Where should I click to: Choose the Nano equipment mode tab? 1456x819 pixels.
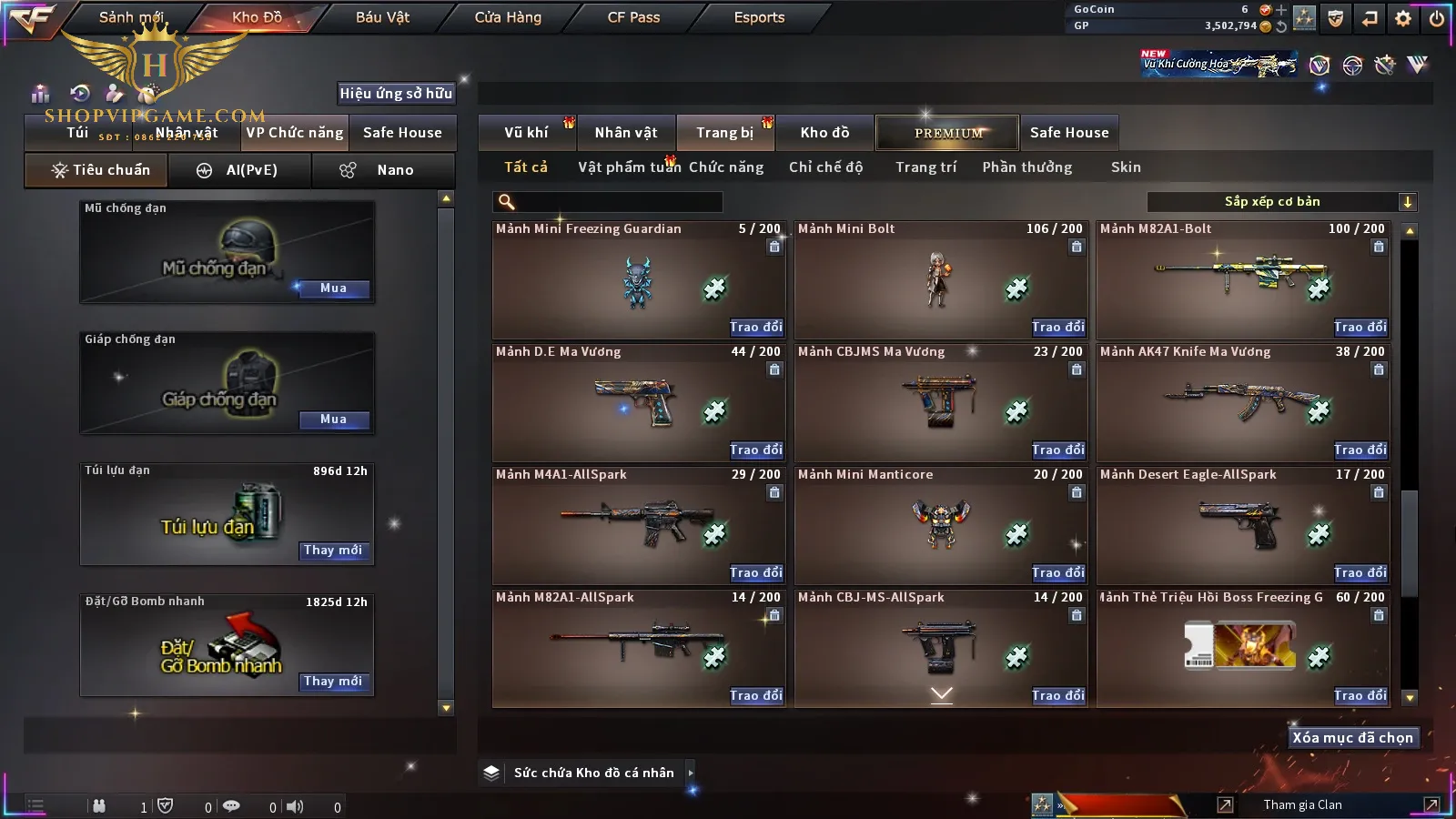384,170
